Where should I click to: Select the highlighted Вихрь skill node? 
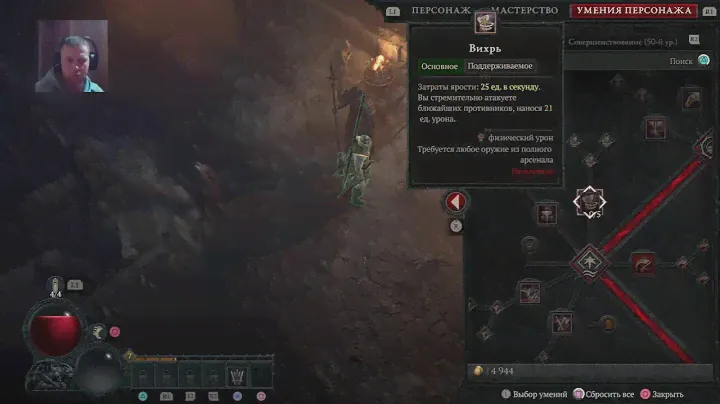coord(589,201)
